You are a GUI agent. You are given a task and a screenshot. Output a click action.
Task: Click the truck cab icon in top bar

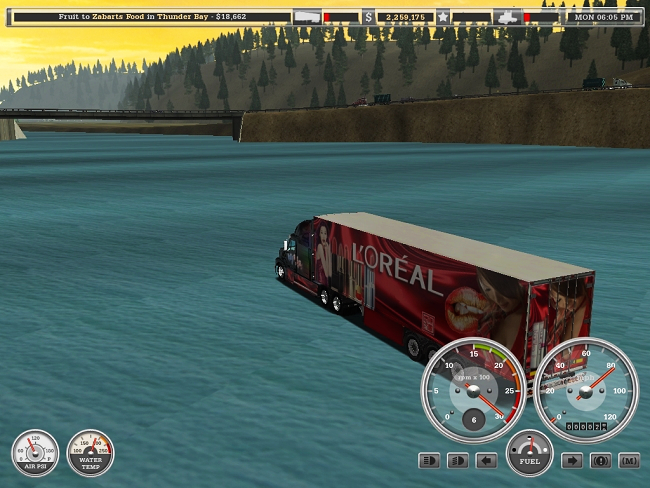click(508, 17)
